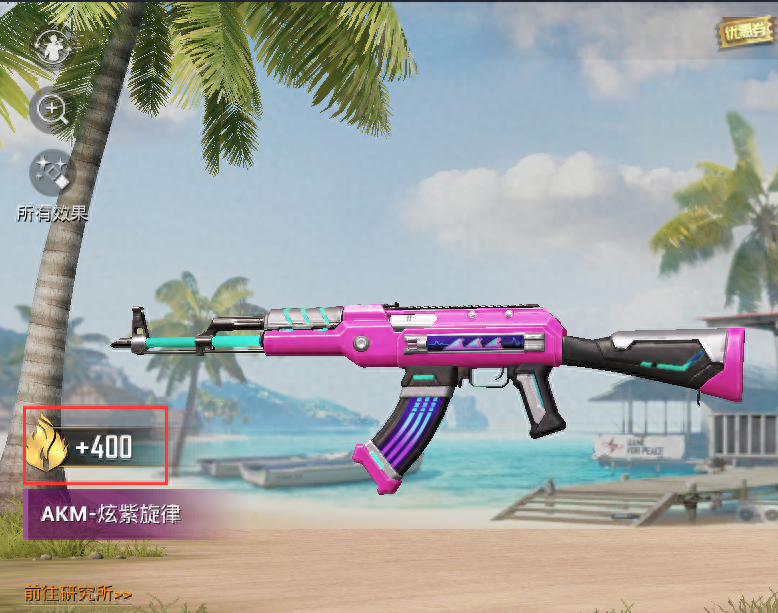This screenshot has width=778, height=613.
Task: Click the character rotate preview icon
Action: (51, 46)
